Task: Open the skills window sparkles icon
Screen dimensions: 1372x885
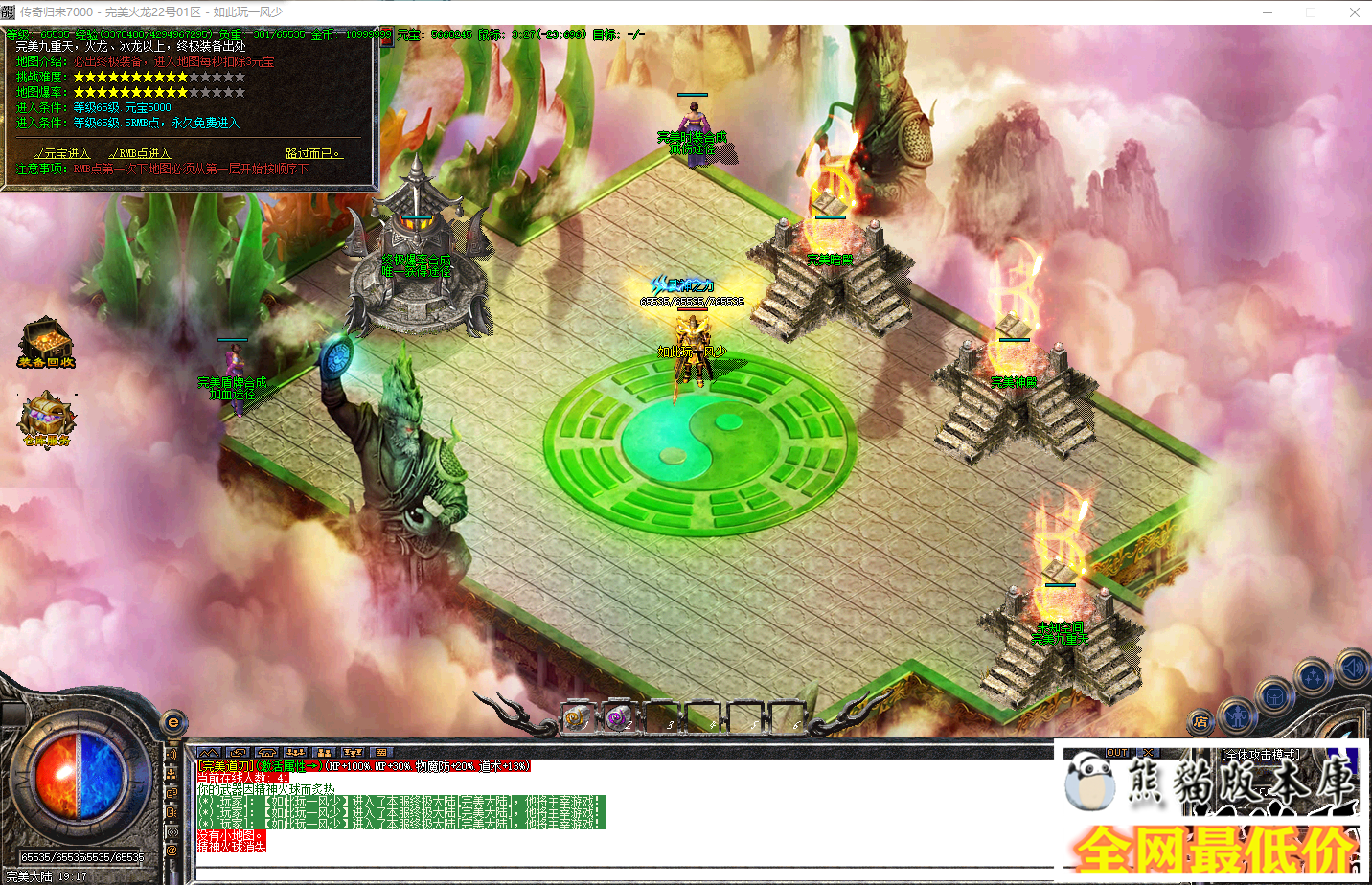Action: [1311, 674]
